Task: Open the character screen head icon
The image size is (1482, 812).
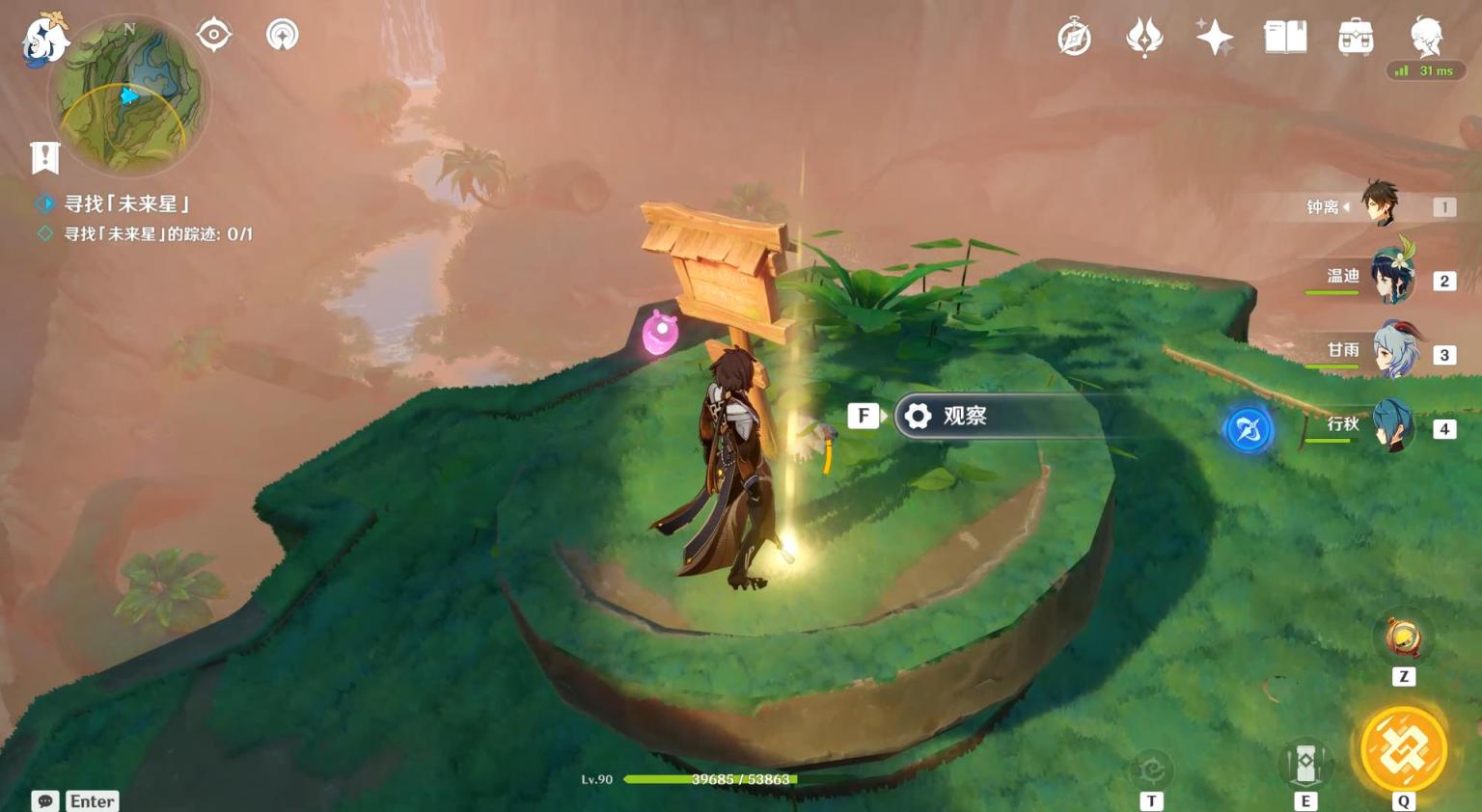Action: (1426, 38)
